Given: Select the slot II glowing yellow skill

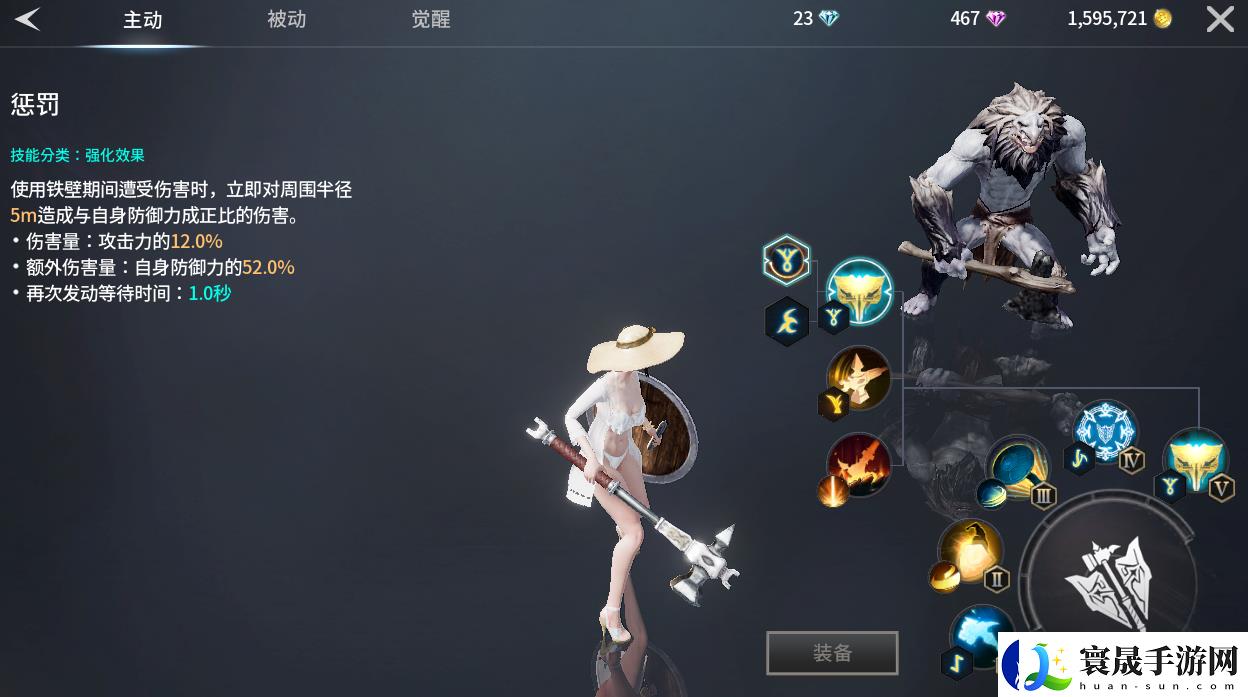Looking at the screenshot, I should point(970,550).
